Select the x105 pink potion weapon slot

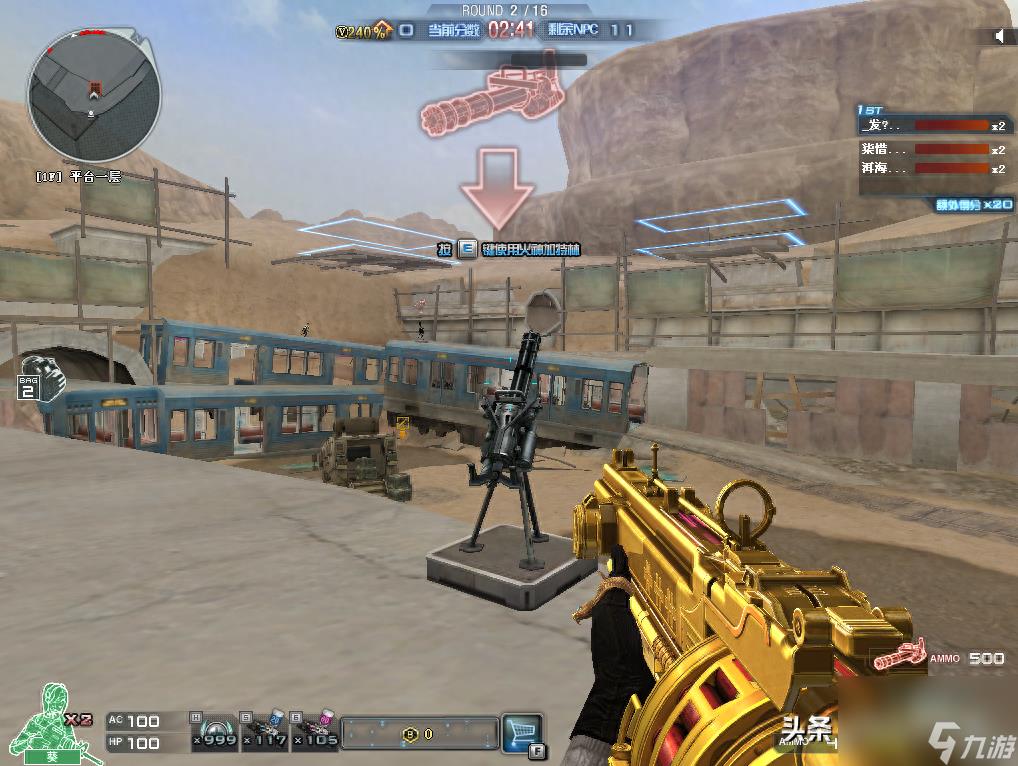coord(315,731)
